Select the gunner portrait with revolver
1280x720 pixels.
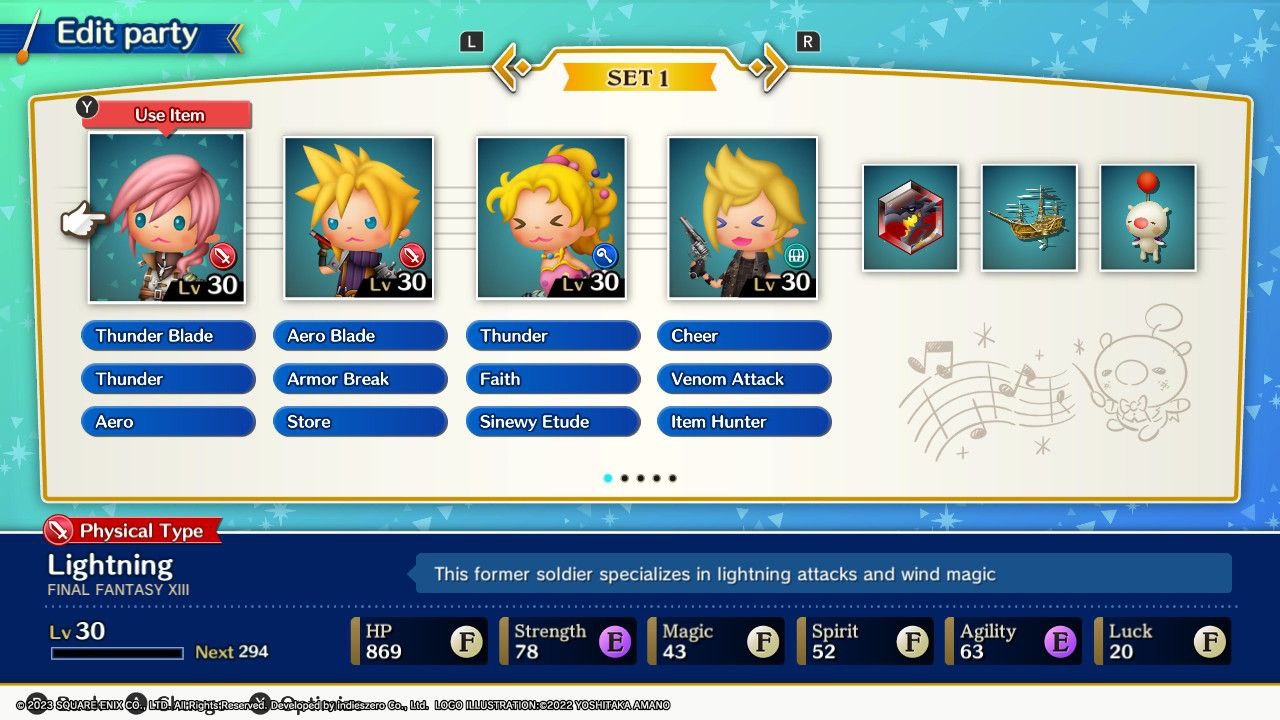743,217
